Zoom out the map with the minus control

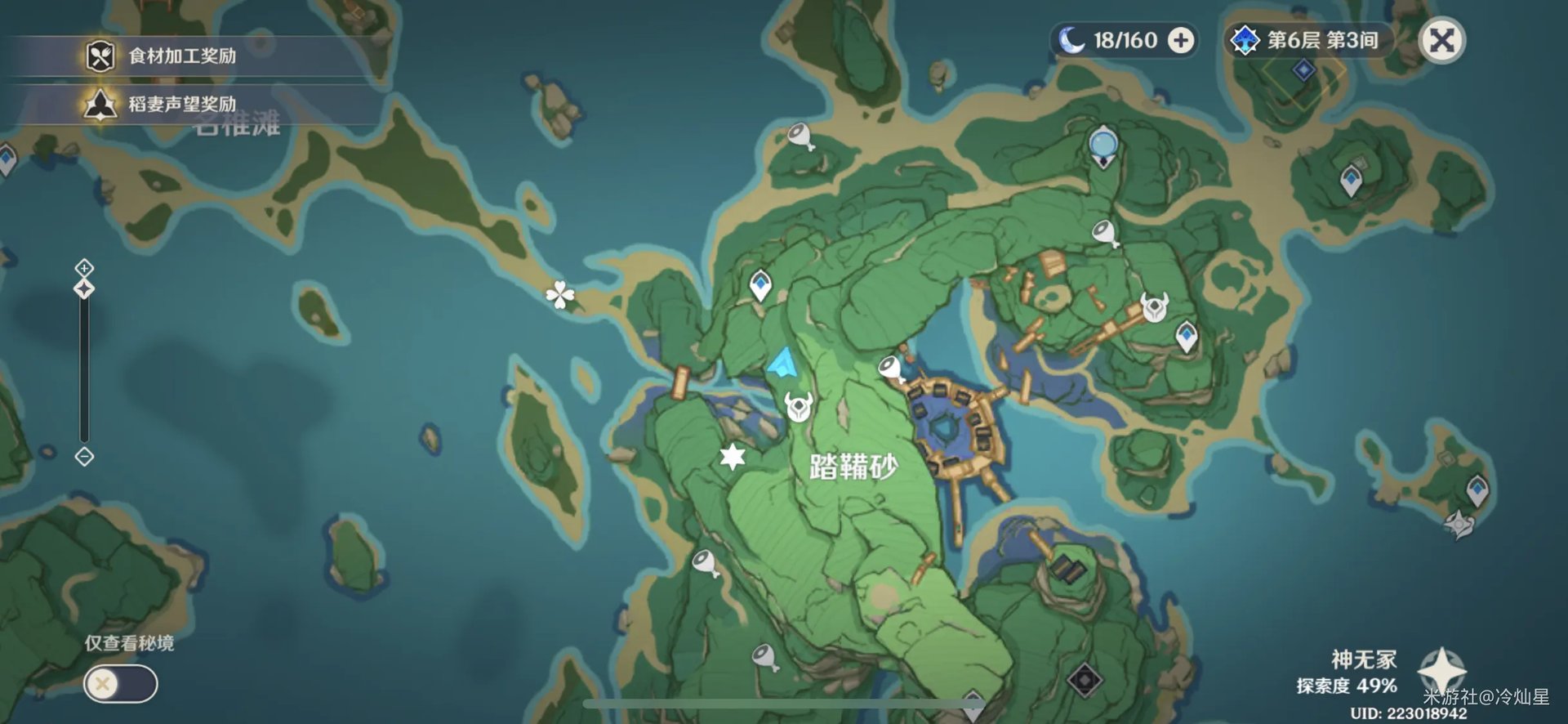pos(84,457)
